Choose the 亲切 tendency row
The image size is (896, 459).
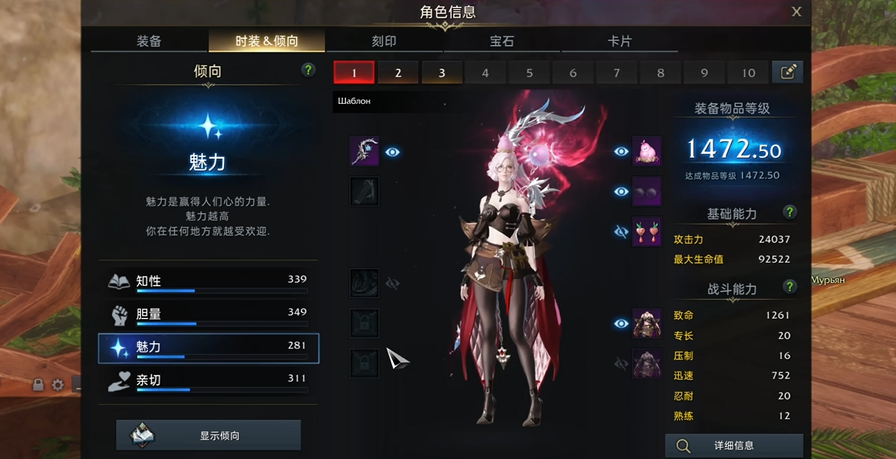click(208, 380)
